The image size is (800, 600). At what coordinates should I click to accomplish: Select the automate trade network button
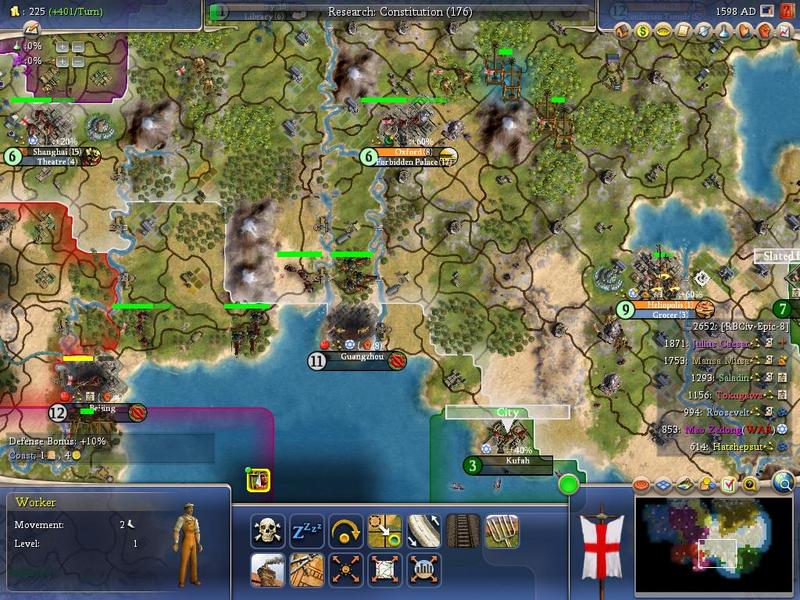pyautogui.click(x=383, y=569)
